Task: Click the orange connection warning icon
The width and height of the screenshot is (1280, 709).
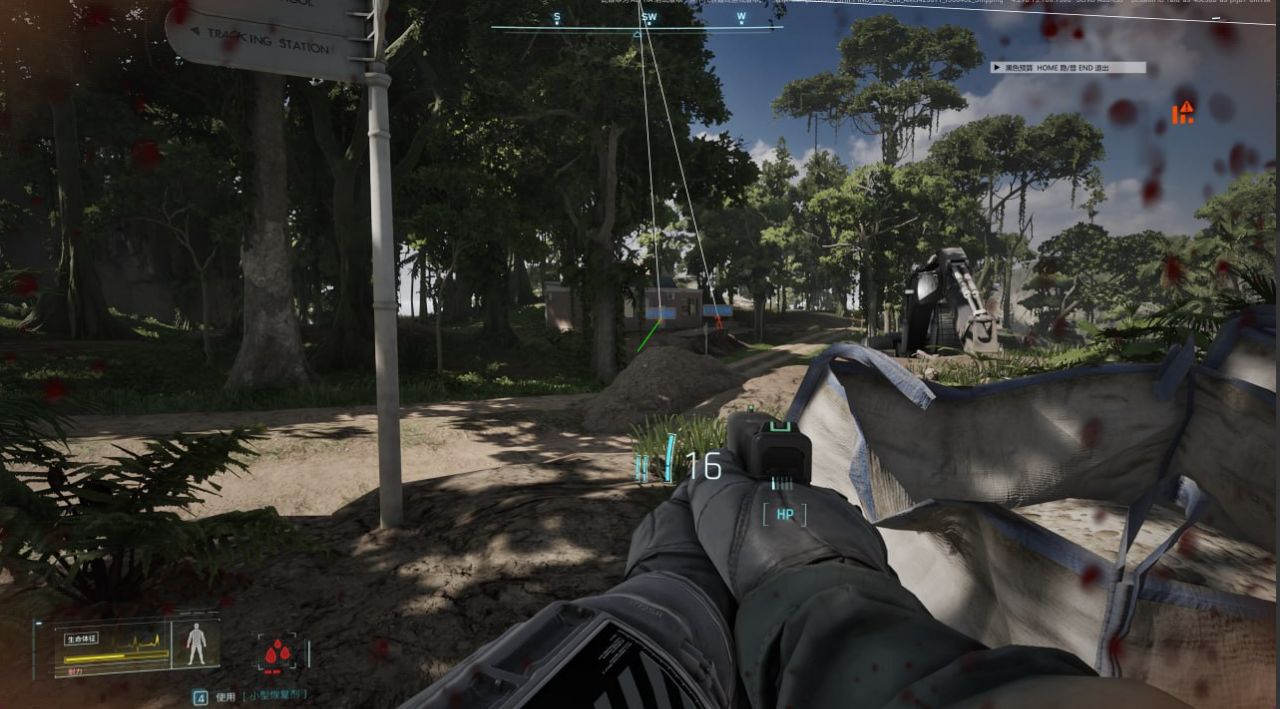Action: click(x=1184, y=112)
